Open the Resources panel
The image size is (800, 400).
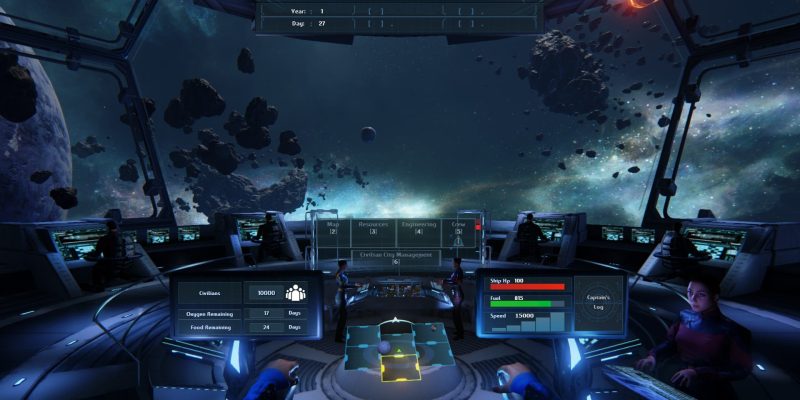tap(373, 228)
